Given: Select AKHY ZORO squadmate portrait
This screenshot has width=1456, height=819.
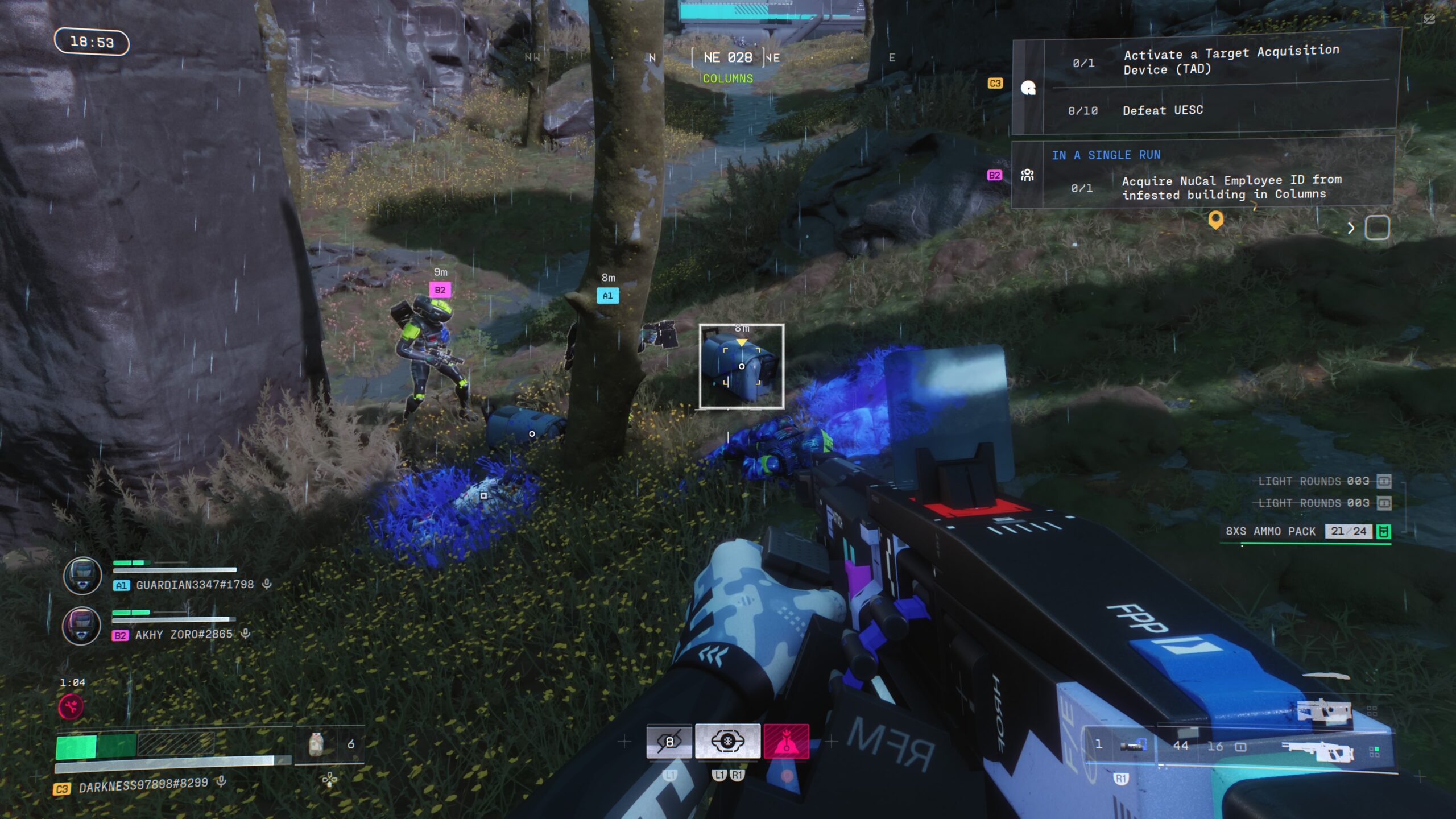Looking at the screenshot, I should pos(81,626).
